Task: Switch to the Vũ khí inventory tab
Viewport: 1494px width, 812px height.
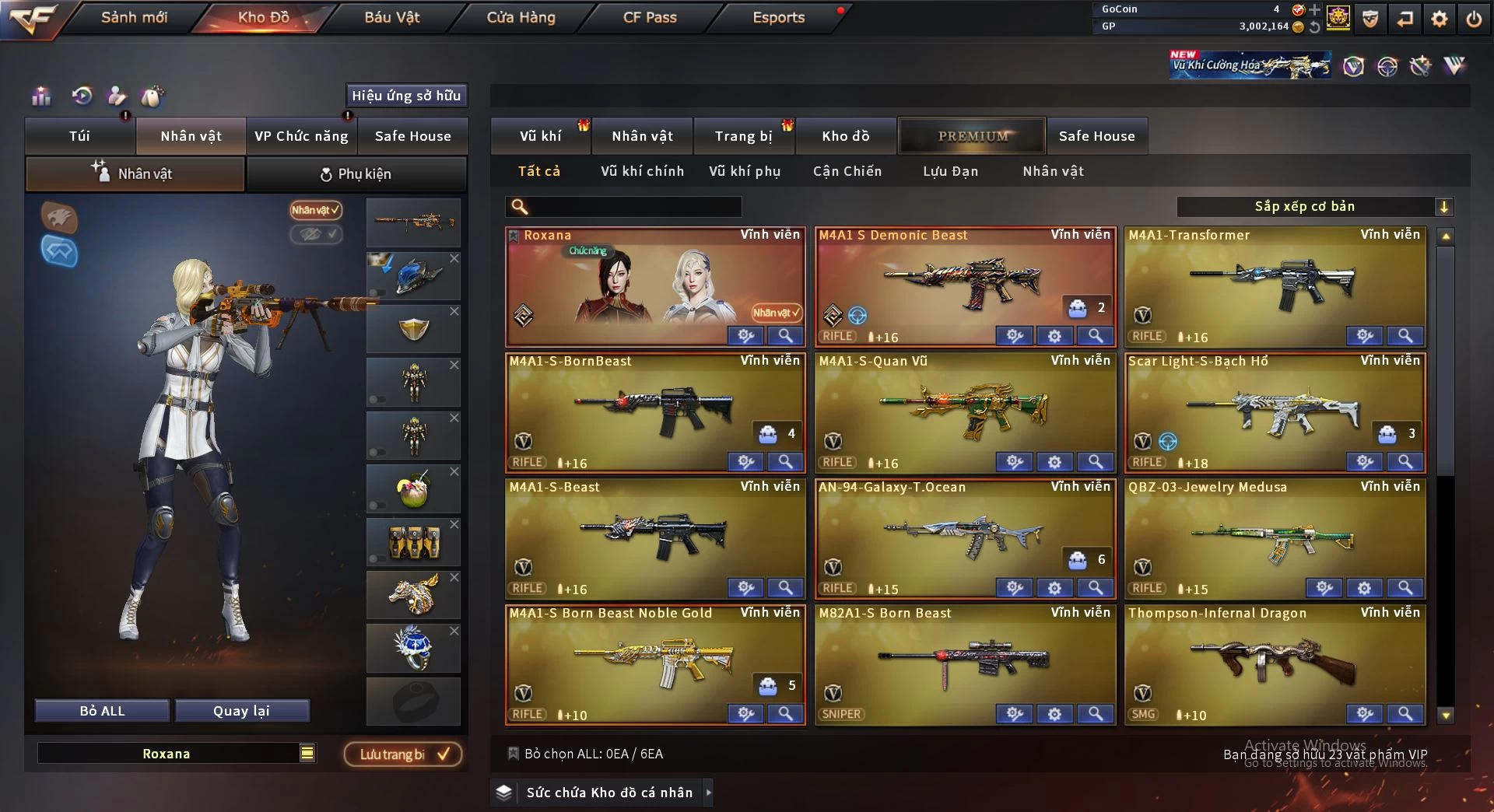Action: [540, 136]
